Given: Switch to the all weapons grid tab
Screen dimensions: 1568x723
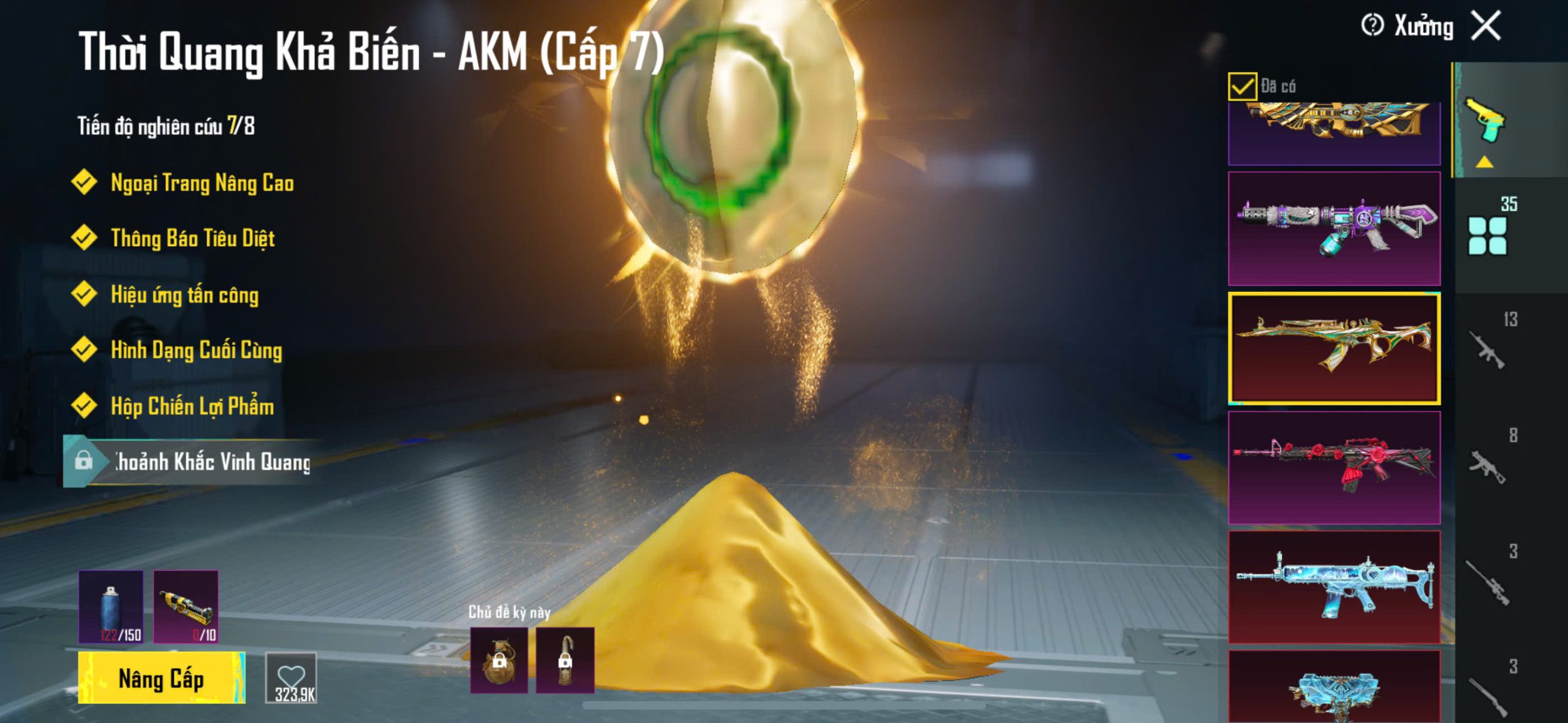Looking at the screenshot, I should (x=1487, y=234).
